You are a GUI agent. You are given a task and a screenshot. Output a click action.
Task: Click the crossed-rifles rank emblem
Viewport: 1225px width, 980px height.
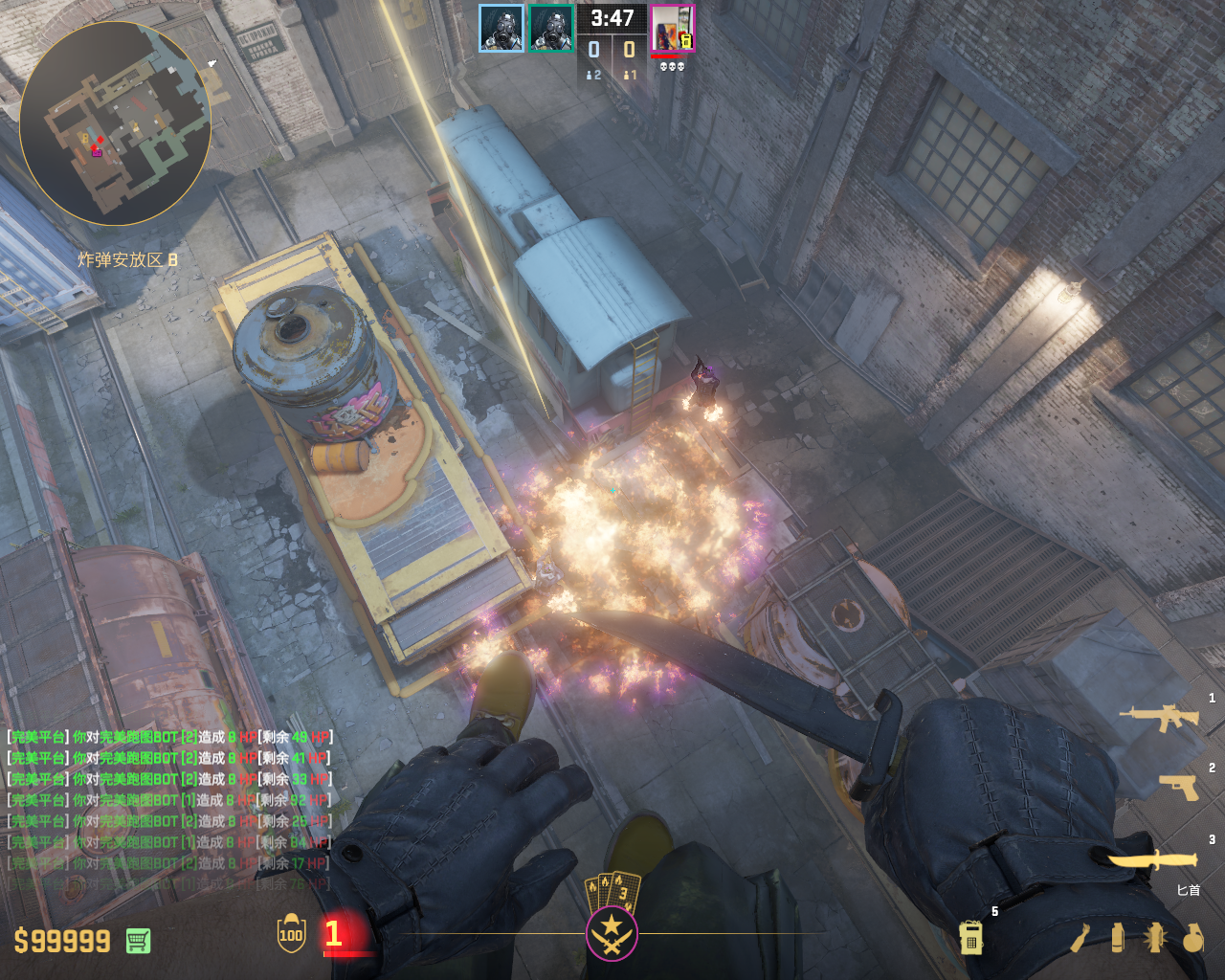click(x=612, y=930)
